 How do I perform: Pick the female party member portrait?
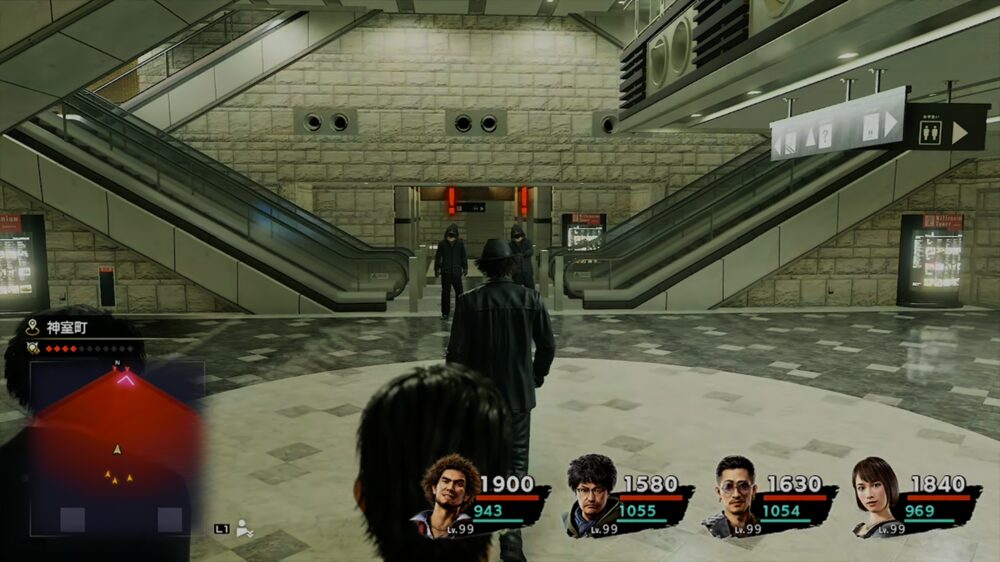(x=876, y=496)
